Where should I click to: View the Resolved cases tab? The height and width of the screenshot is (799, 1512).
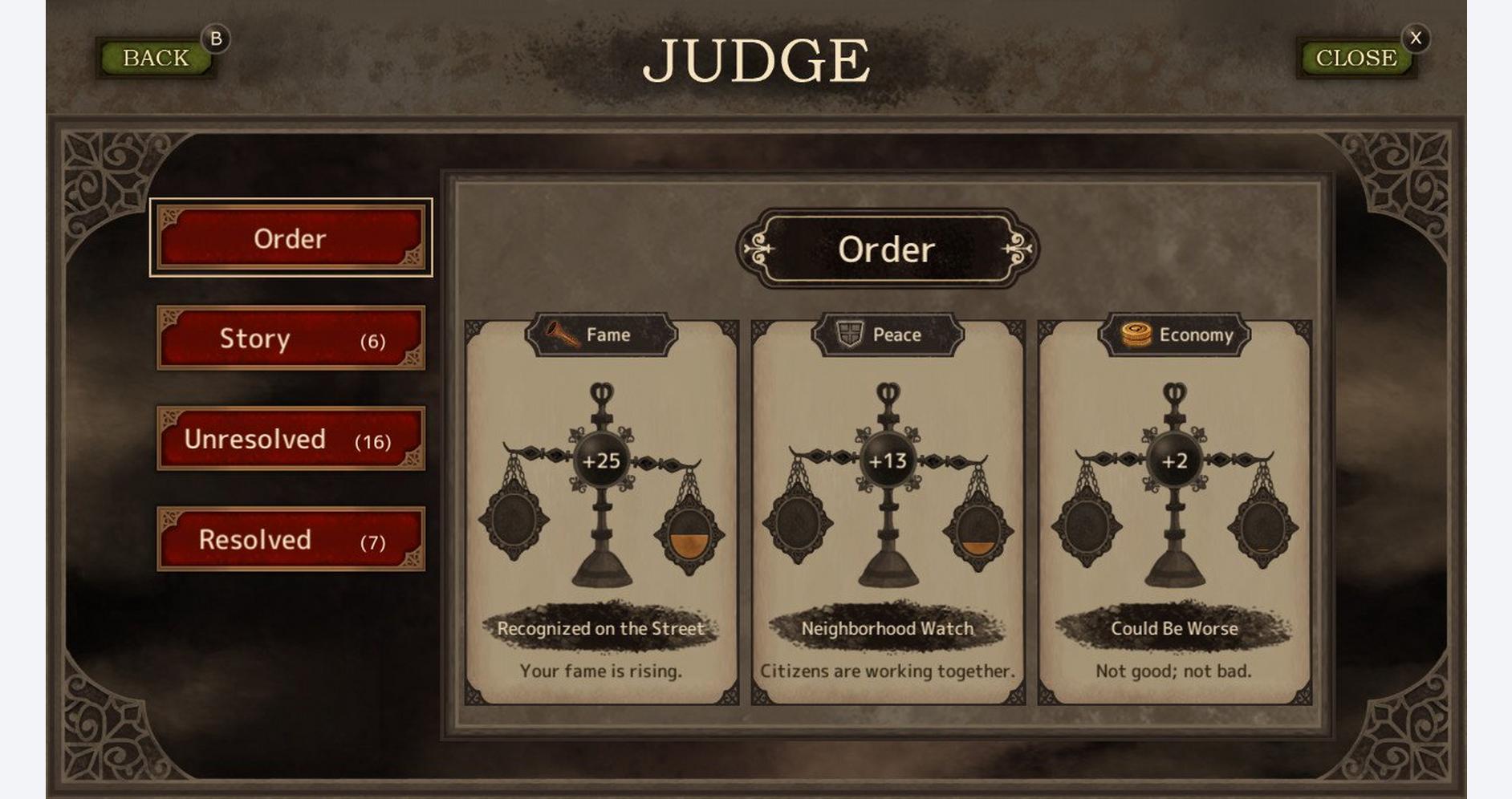[290, 540]
